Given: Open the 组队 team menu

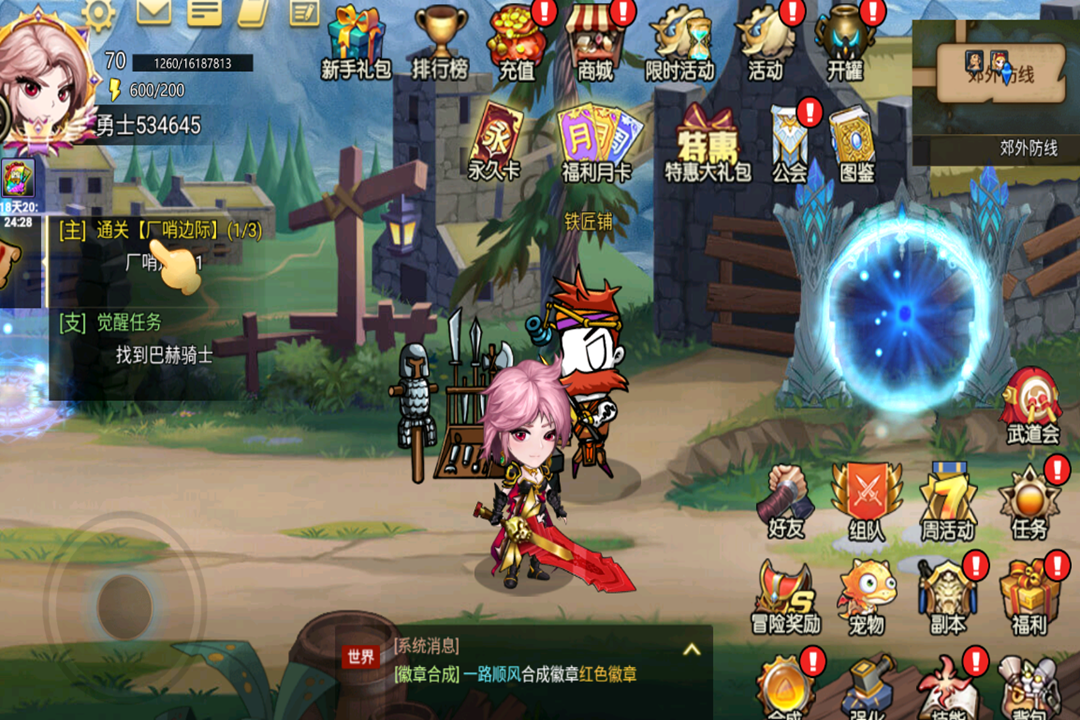Looking at the screenshot, I should pyautogui.click(x=866, y=500).
